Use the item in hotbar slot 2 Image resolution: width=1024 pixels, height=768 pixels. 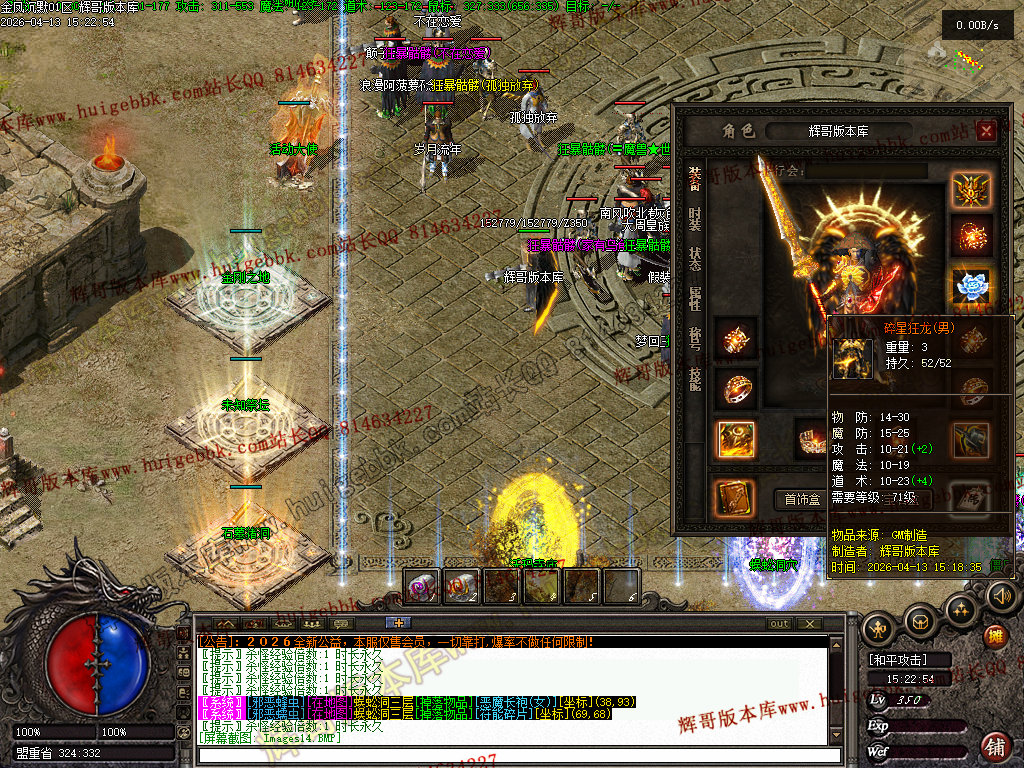[462, 586]
